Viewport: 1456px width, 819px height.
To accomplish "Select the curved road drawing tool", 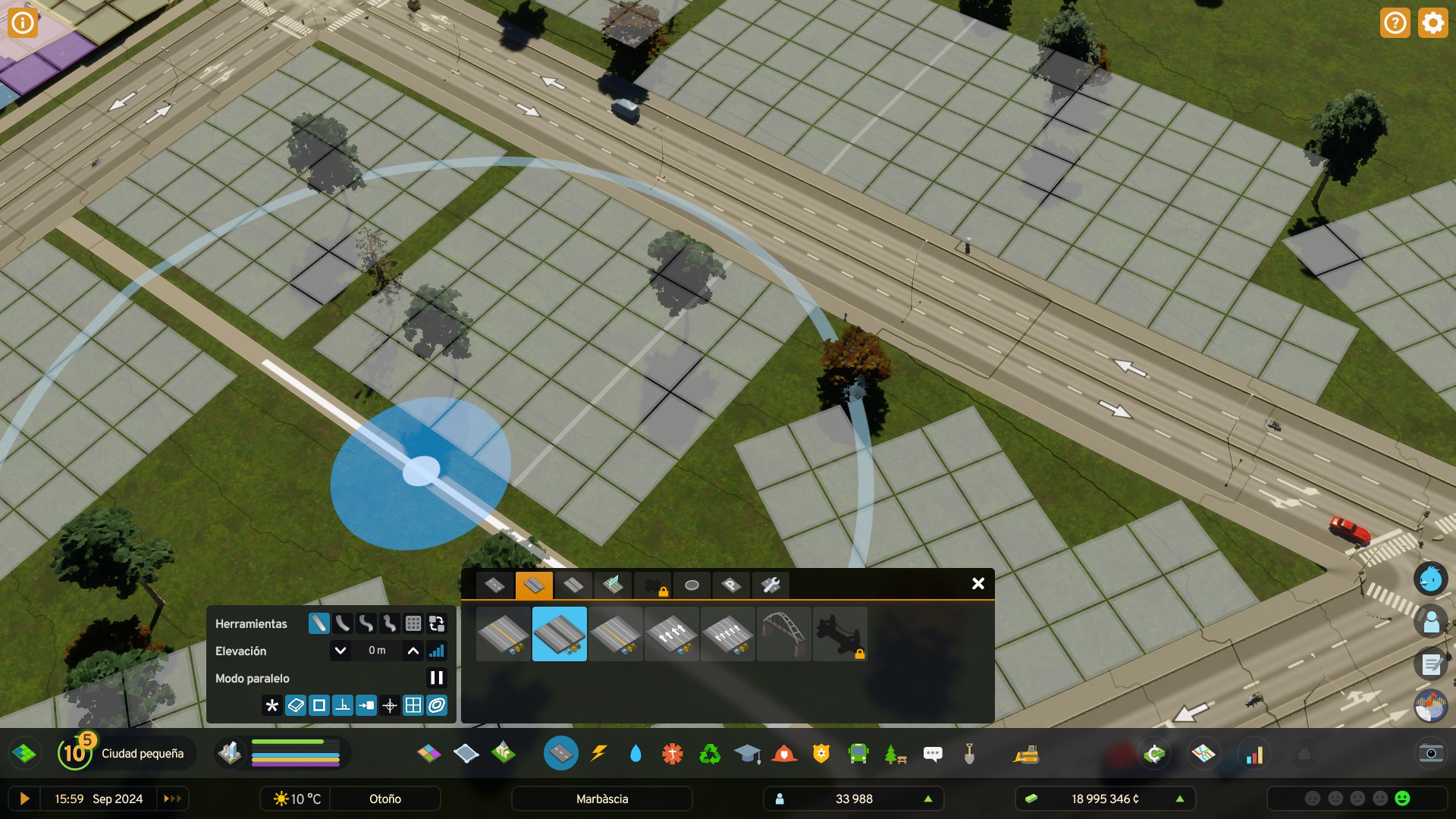I will tap(342, 624).
